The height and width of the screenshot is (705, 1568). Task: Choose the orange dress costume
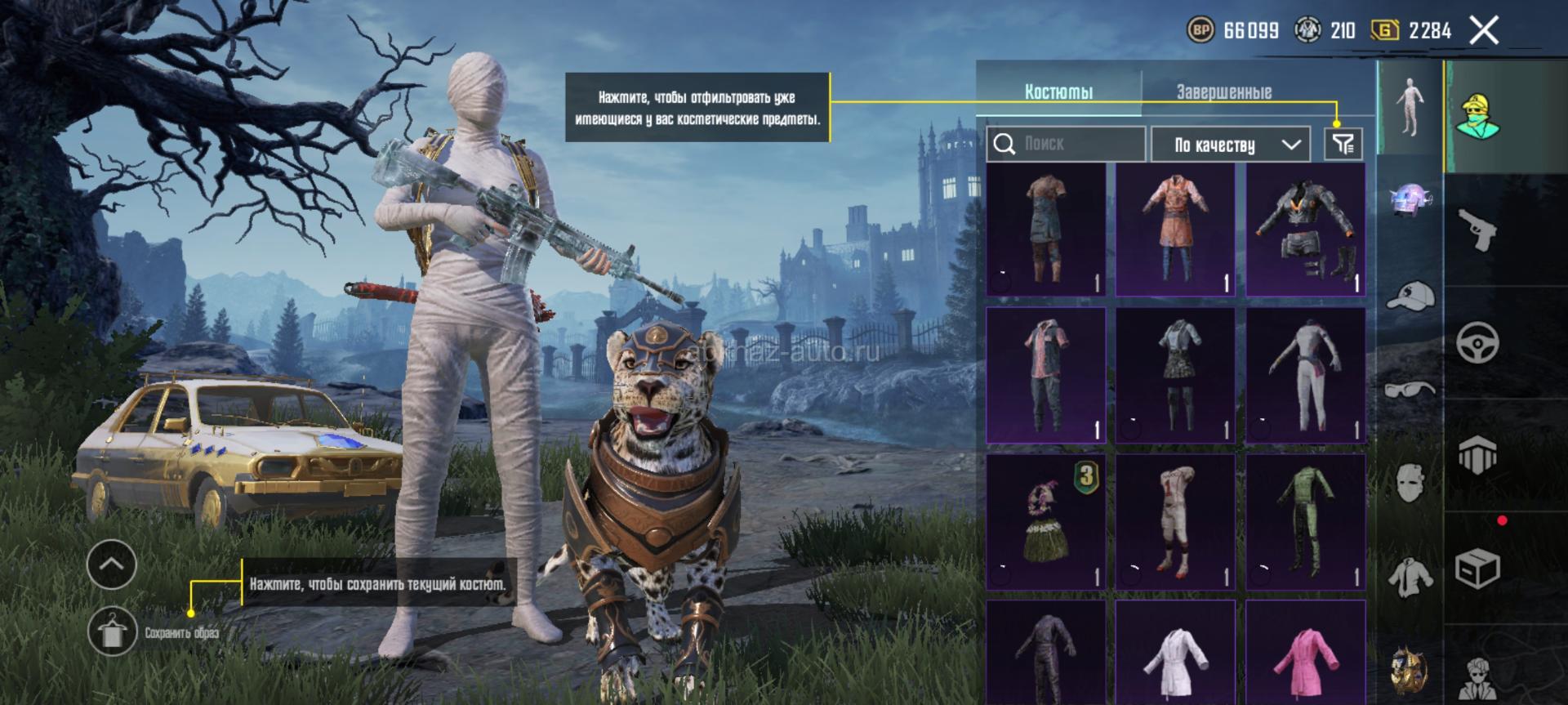[x=1175, y=230]
